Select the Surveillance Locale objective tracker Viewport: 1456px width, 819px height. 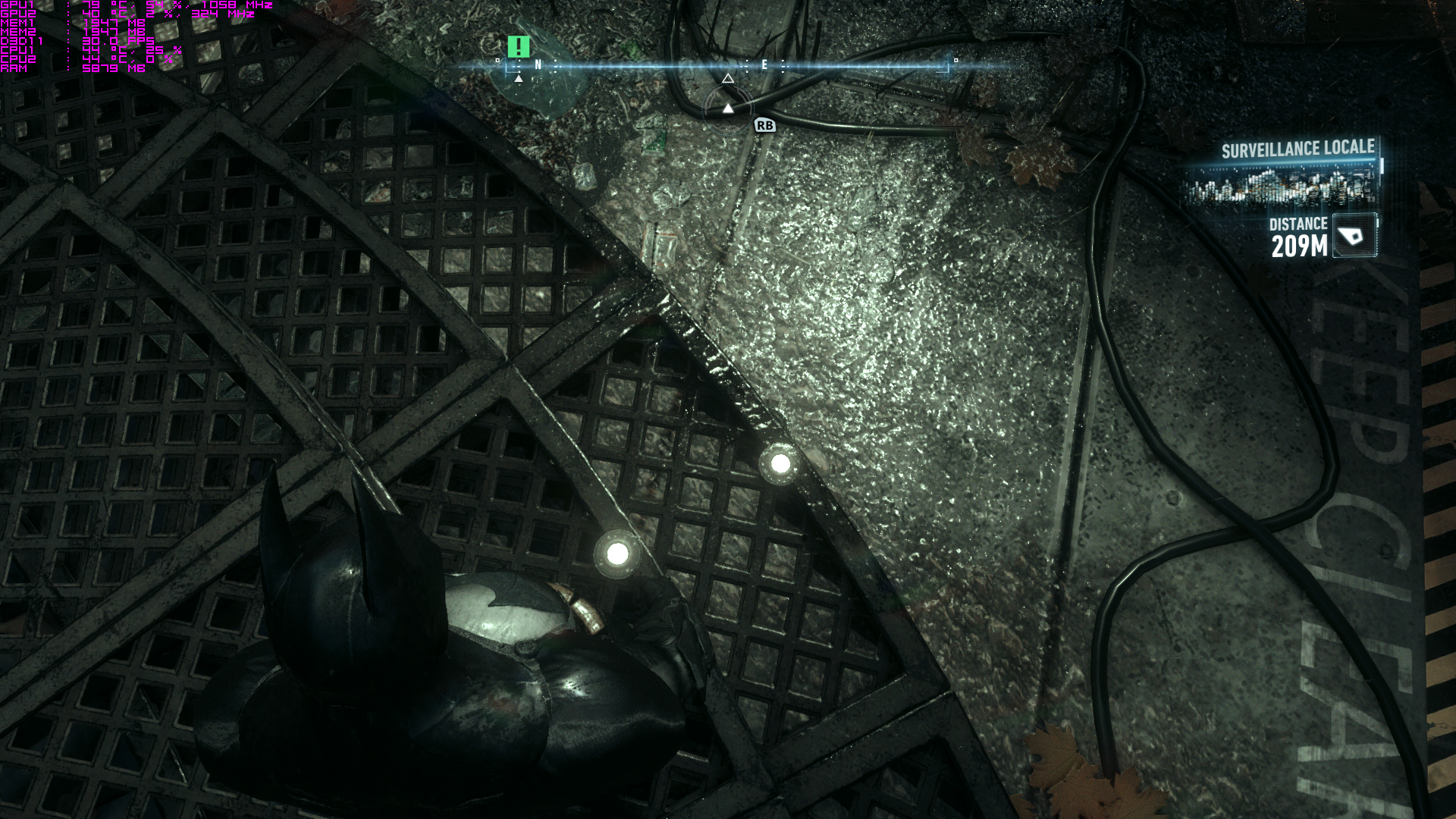tap(1298, 149)
